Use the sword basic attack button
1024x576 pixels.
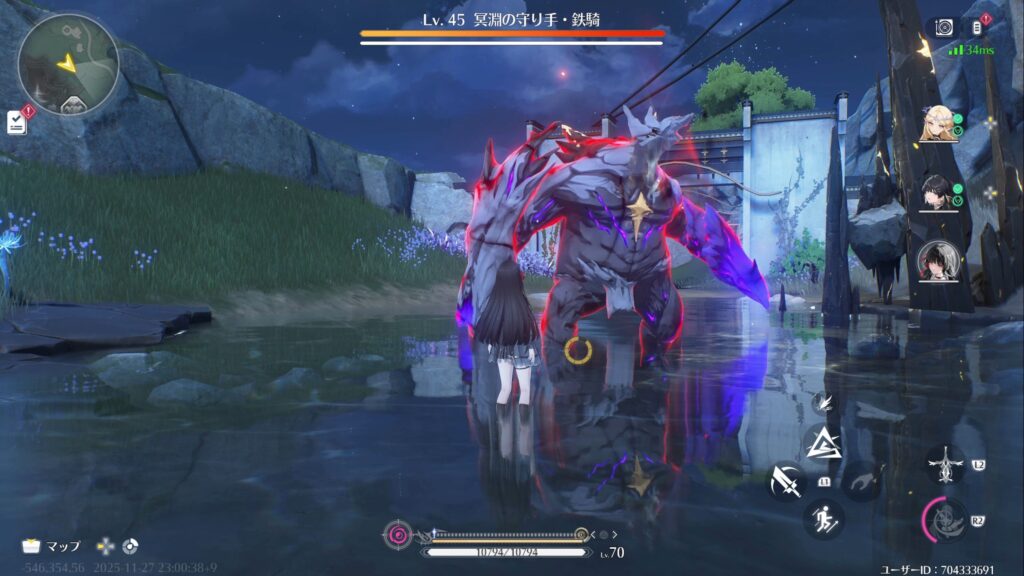coord(785,483)
